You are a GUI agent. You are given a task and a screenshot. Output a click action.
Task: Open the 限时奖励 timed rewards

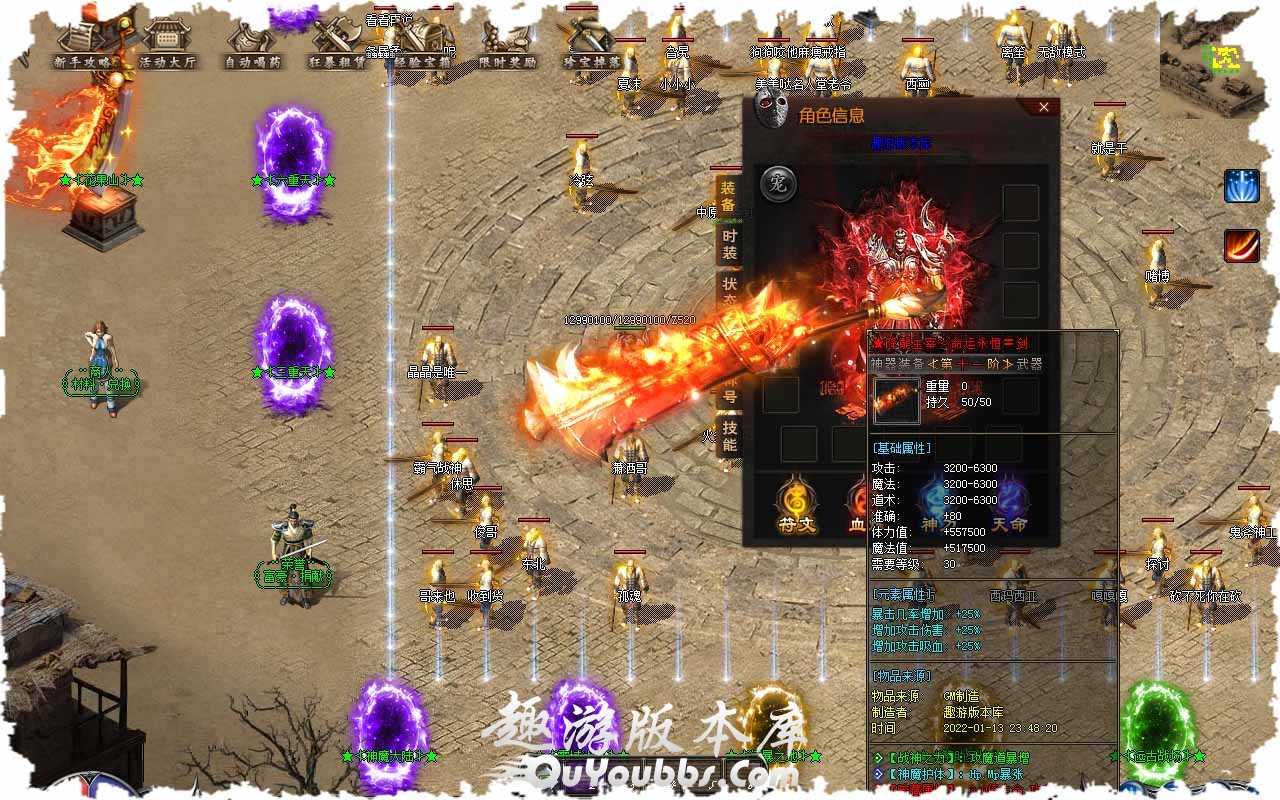pos(508,46)
